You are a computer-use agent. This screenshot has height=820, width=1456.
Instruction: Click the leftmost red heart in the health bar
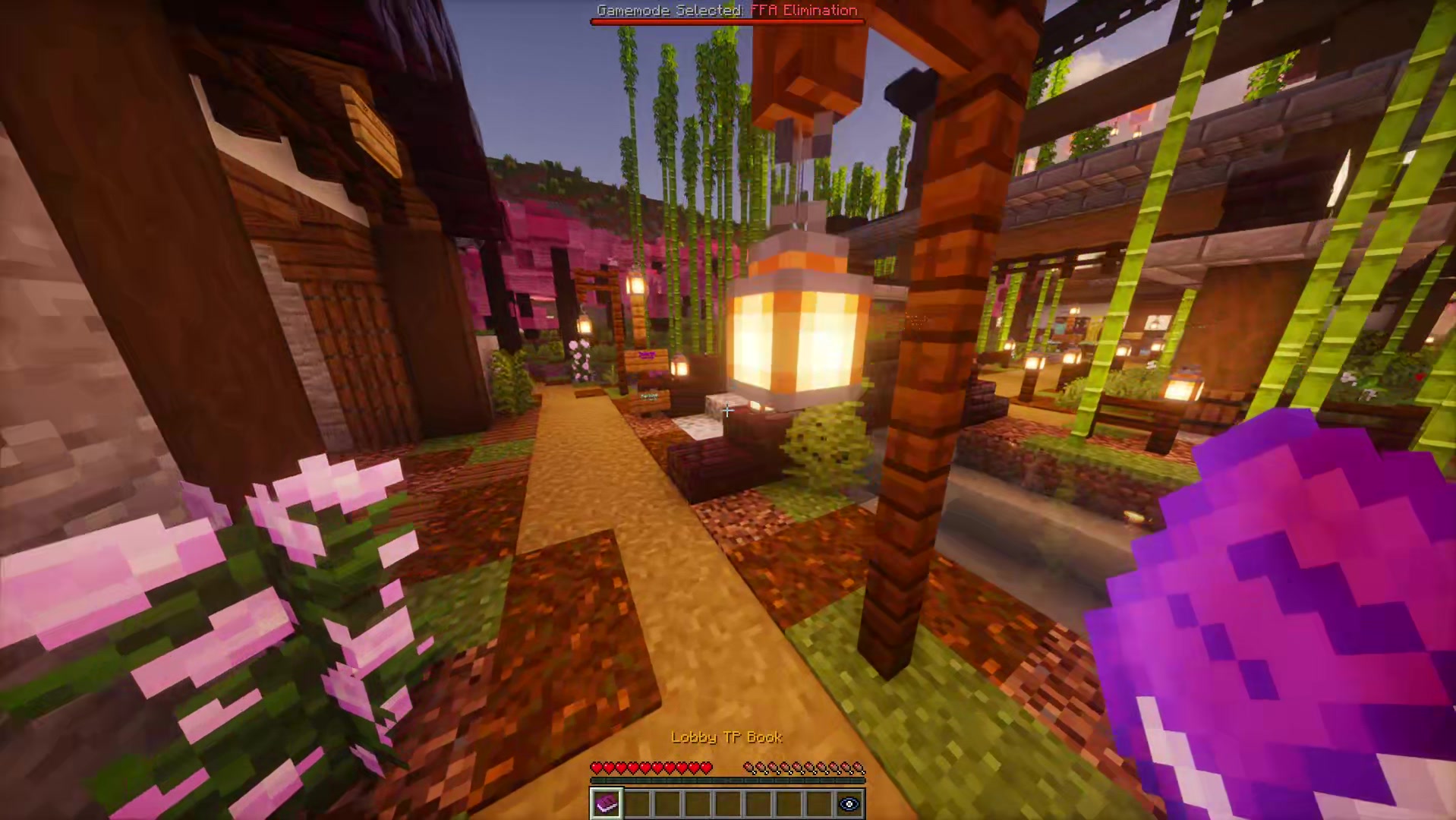click(597, 768)
